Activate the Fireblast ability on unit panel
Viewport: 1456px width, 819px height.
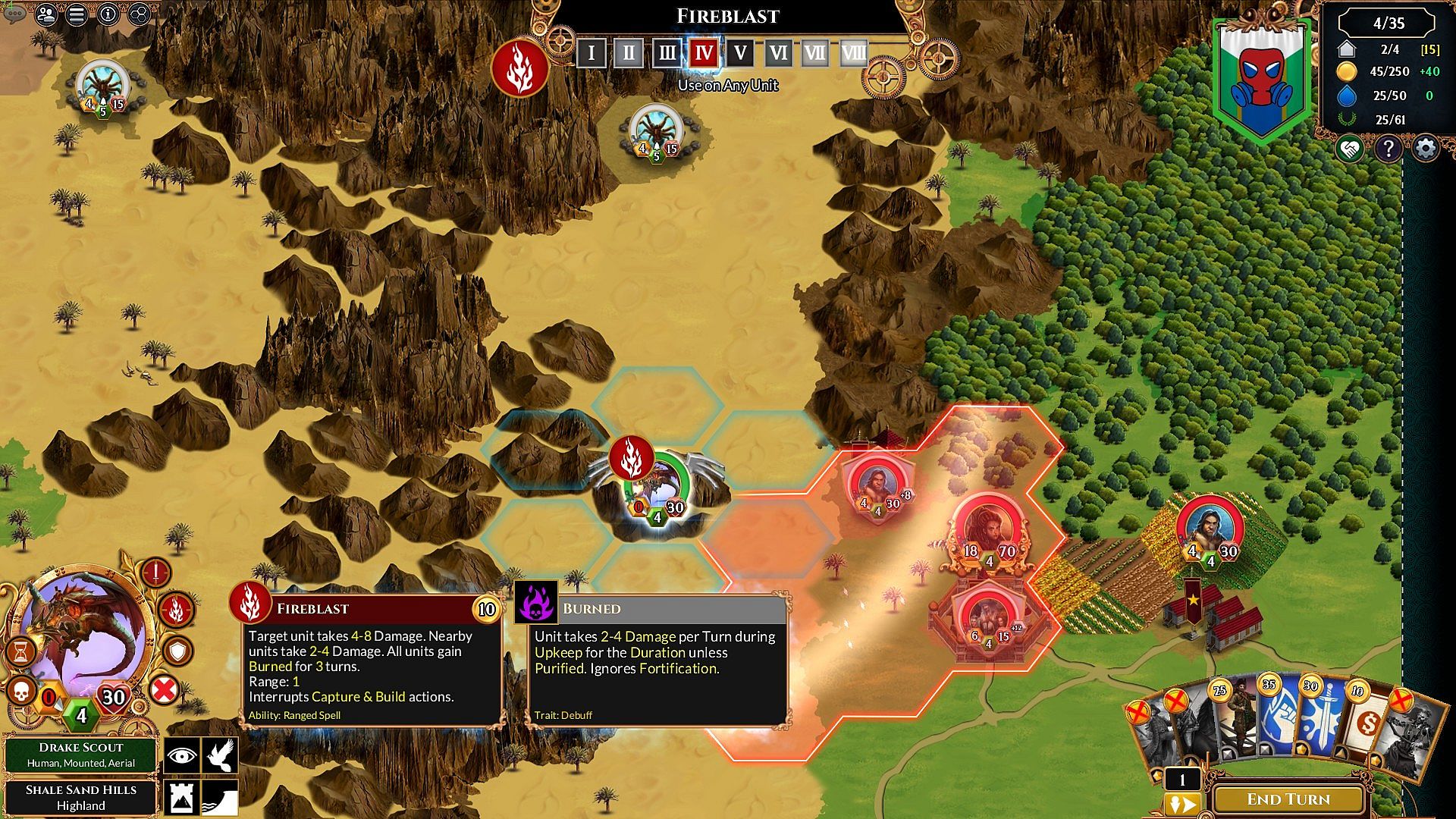pos(177,610)
